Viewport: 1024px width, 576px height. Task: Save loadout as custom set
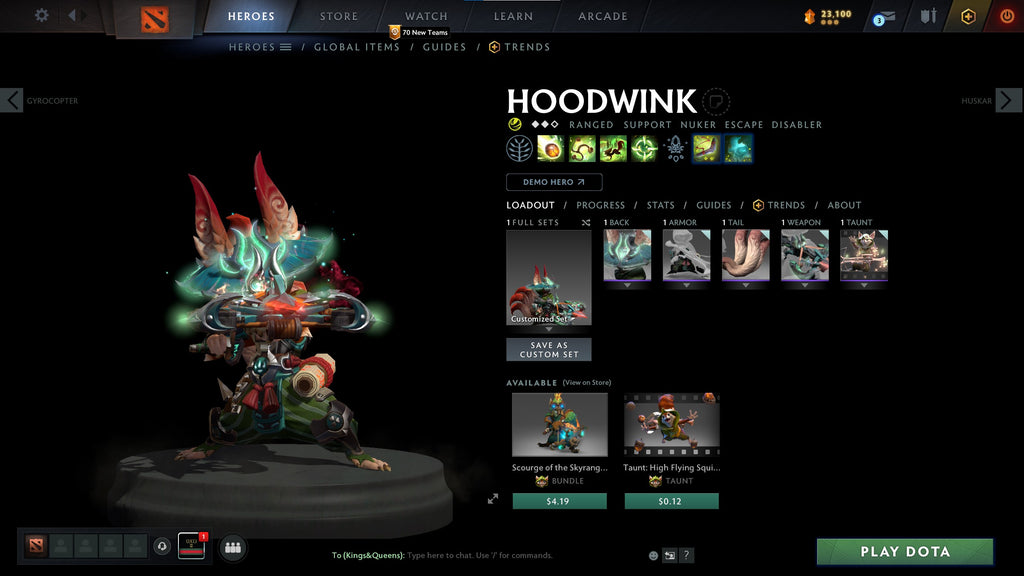tap(548, 349)
